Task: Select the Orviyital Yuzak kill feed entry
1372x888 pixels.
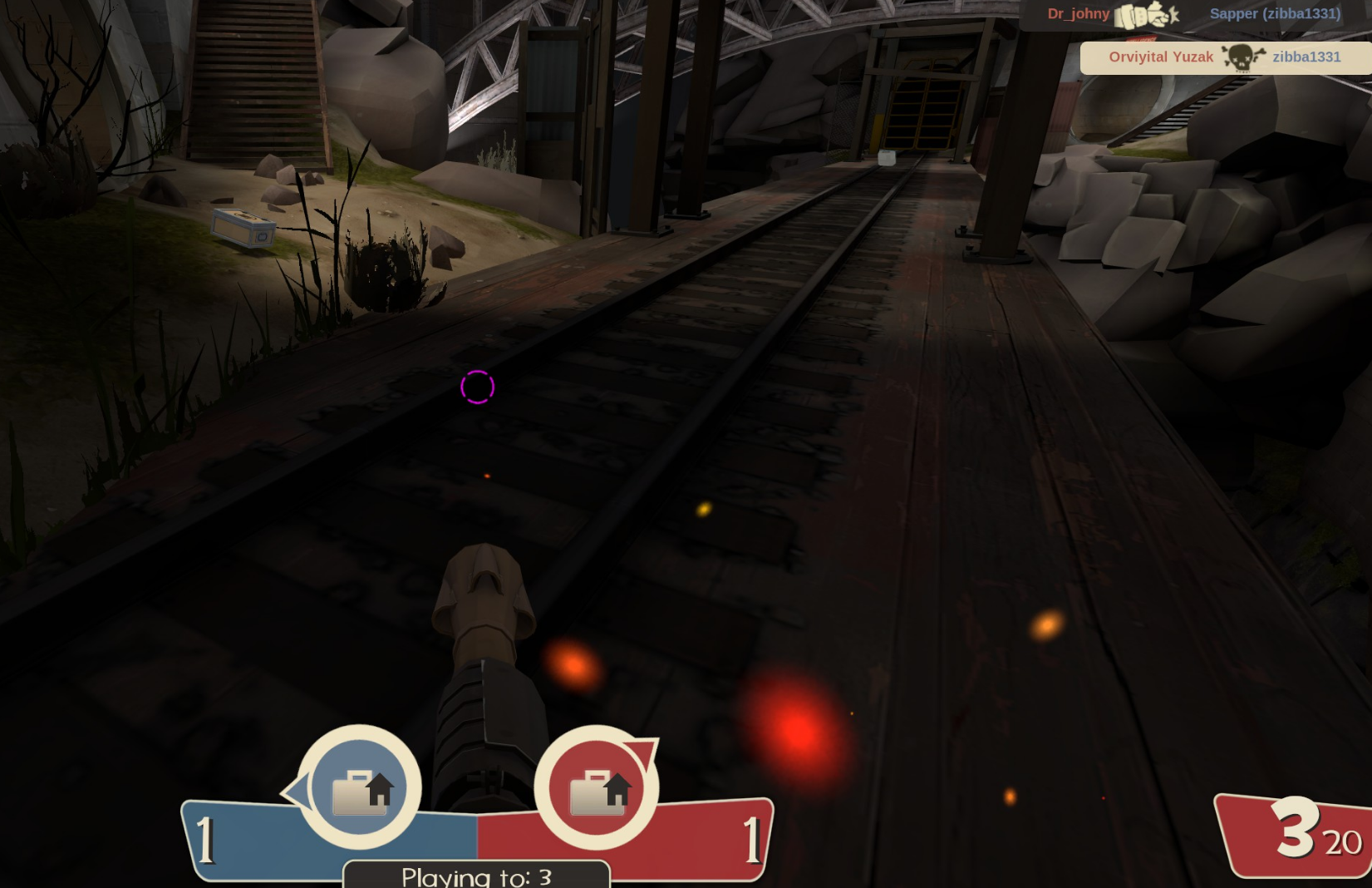Action: [1225, 57]
